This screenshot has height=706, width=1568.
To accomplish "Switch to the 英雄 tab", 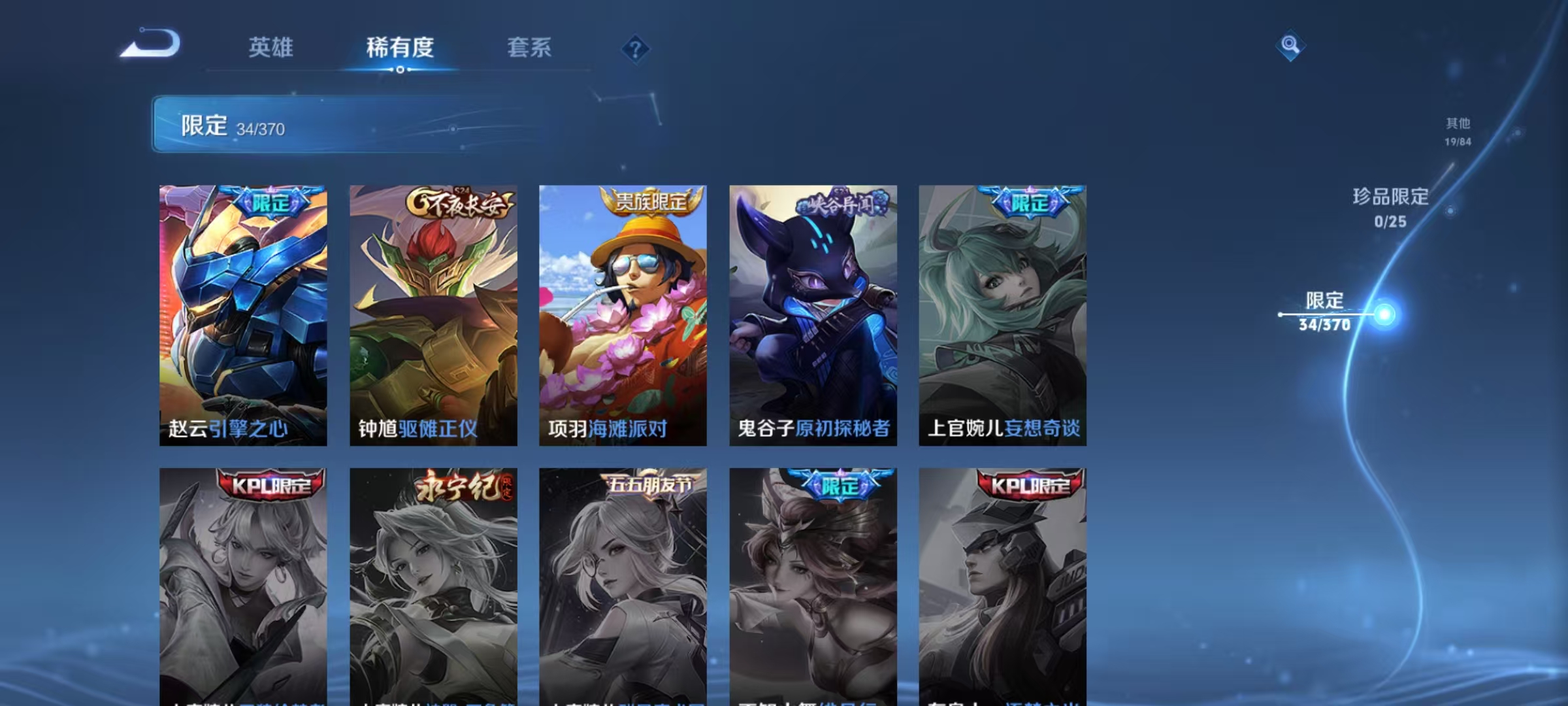I will pos(270,48).
